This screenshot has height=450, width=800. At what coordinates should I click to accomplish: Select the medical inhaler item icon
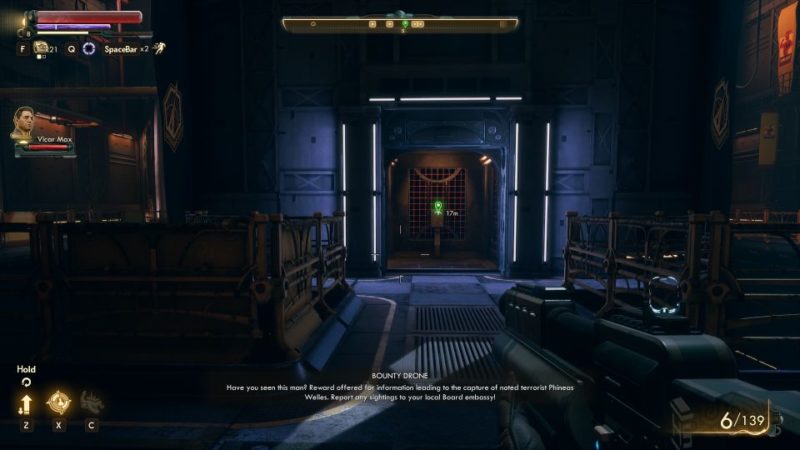coord(41,47)
